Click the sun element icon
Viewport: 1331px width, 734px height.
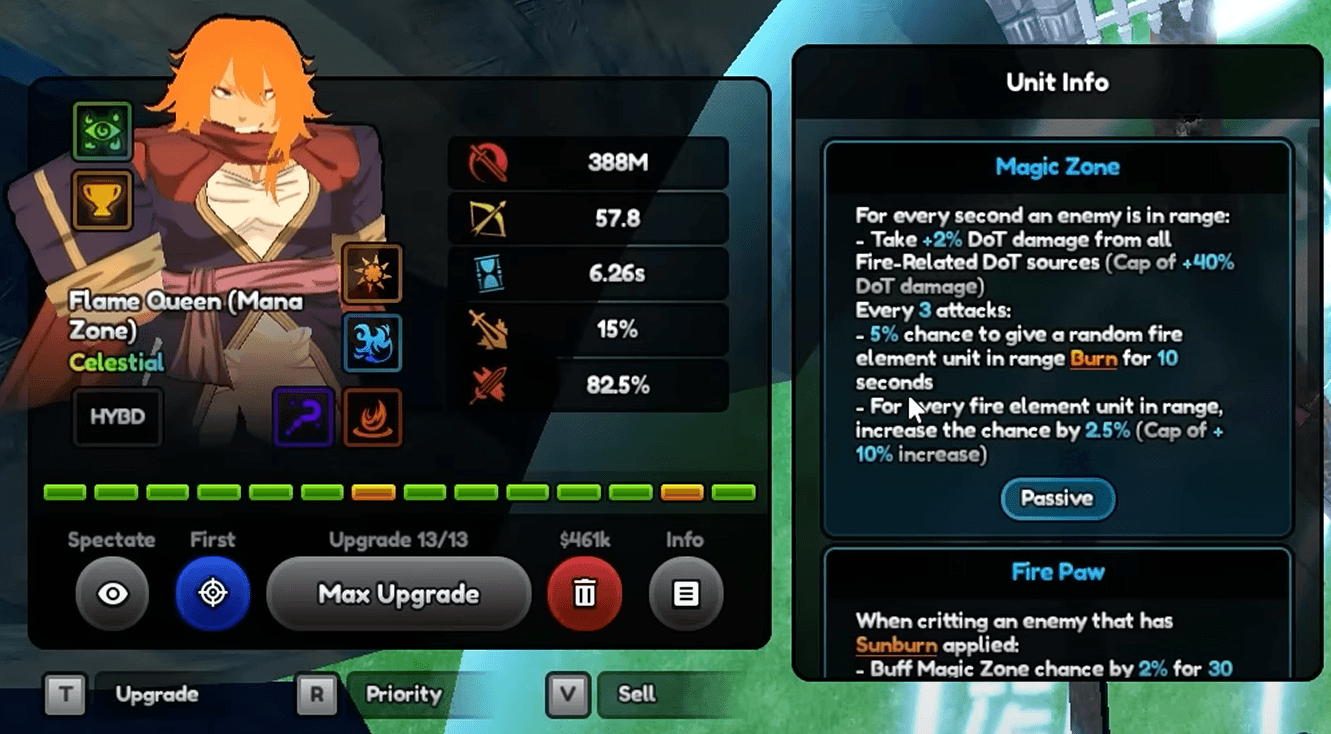373,272
